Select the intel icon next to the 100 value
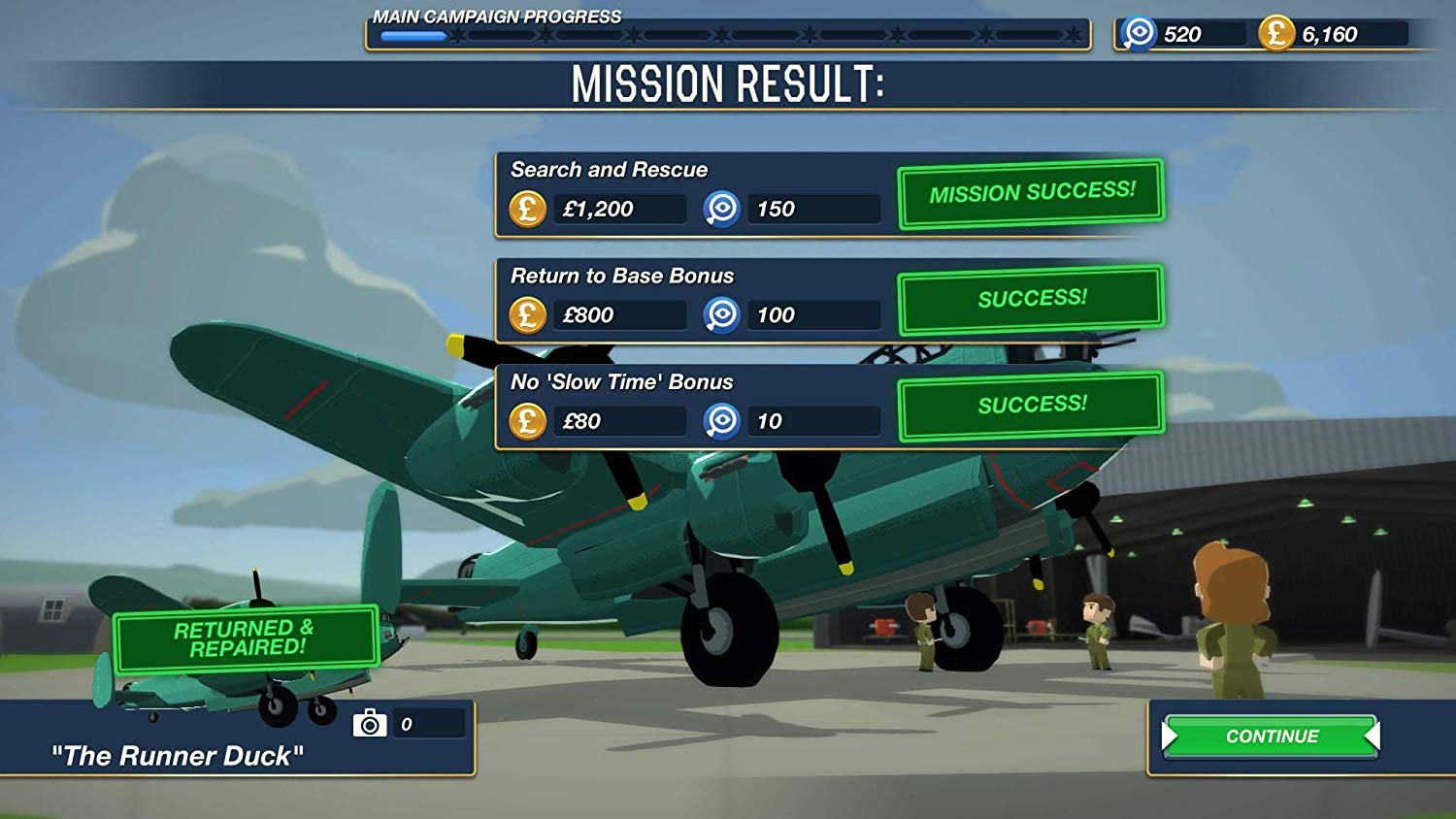Screen dimensions: 1456x819 point(721,314)
